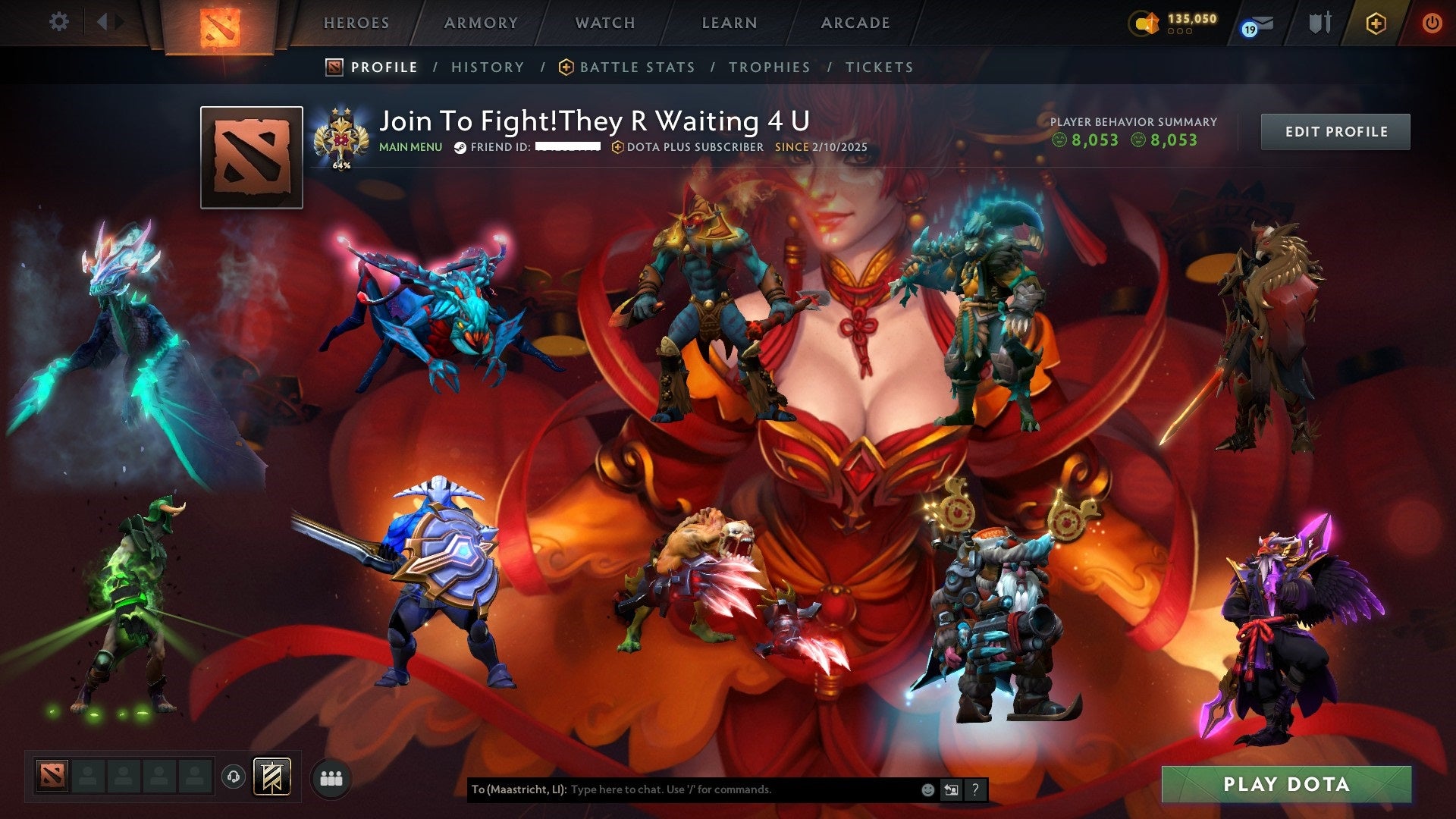This screenshot has width=1456, height=819.
Task: Open the ARCADE menu
Action: tap(854, 23)
